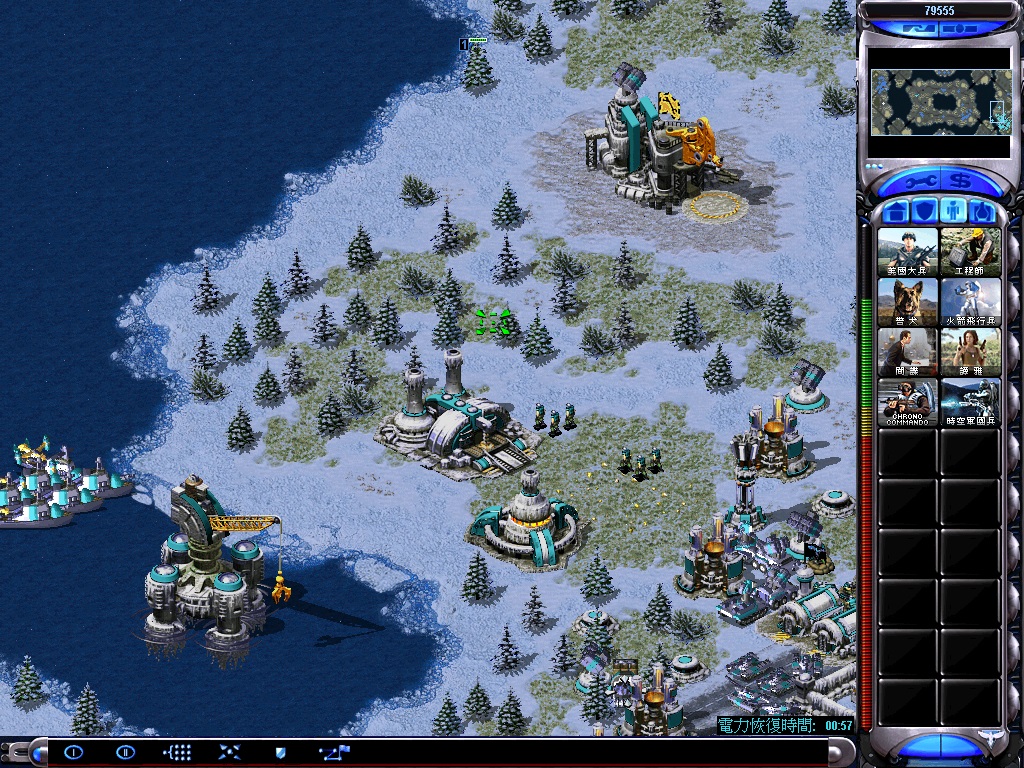1024x768 pixels.
Task: Build a Rocketeer (火箭飛行兵)
Action: coord(970,301)
